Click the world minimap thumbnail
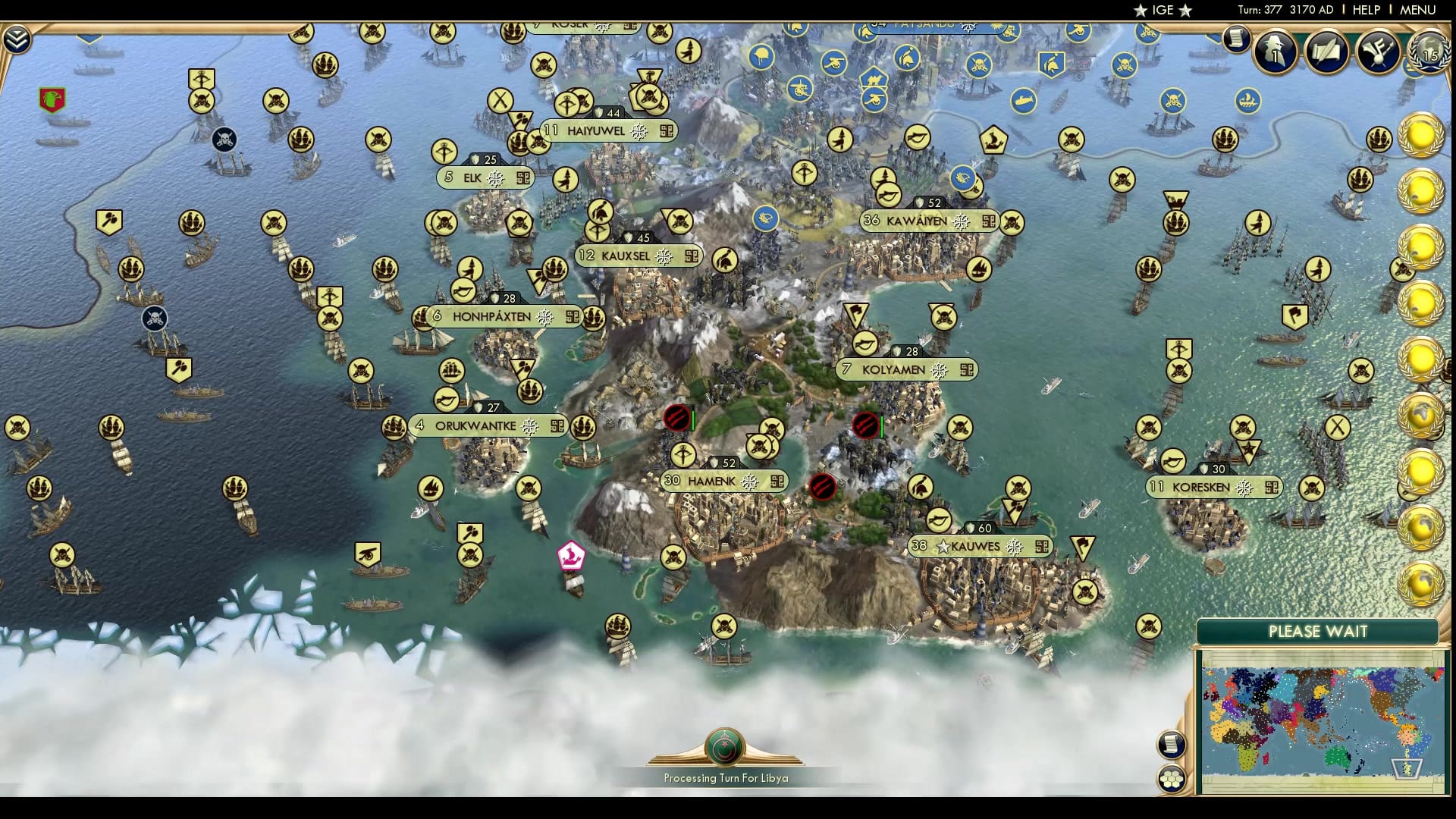The height and width of the screenshot is (819, 1456). 1319,713
